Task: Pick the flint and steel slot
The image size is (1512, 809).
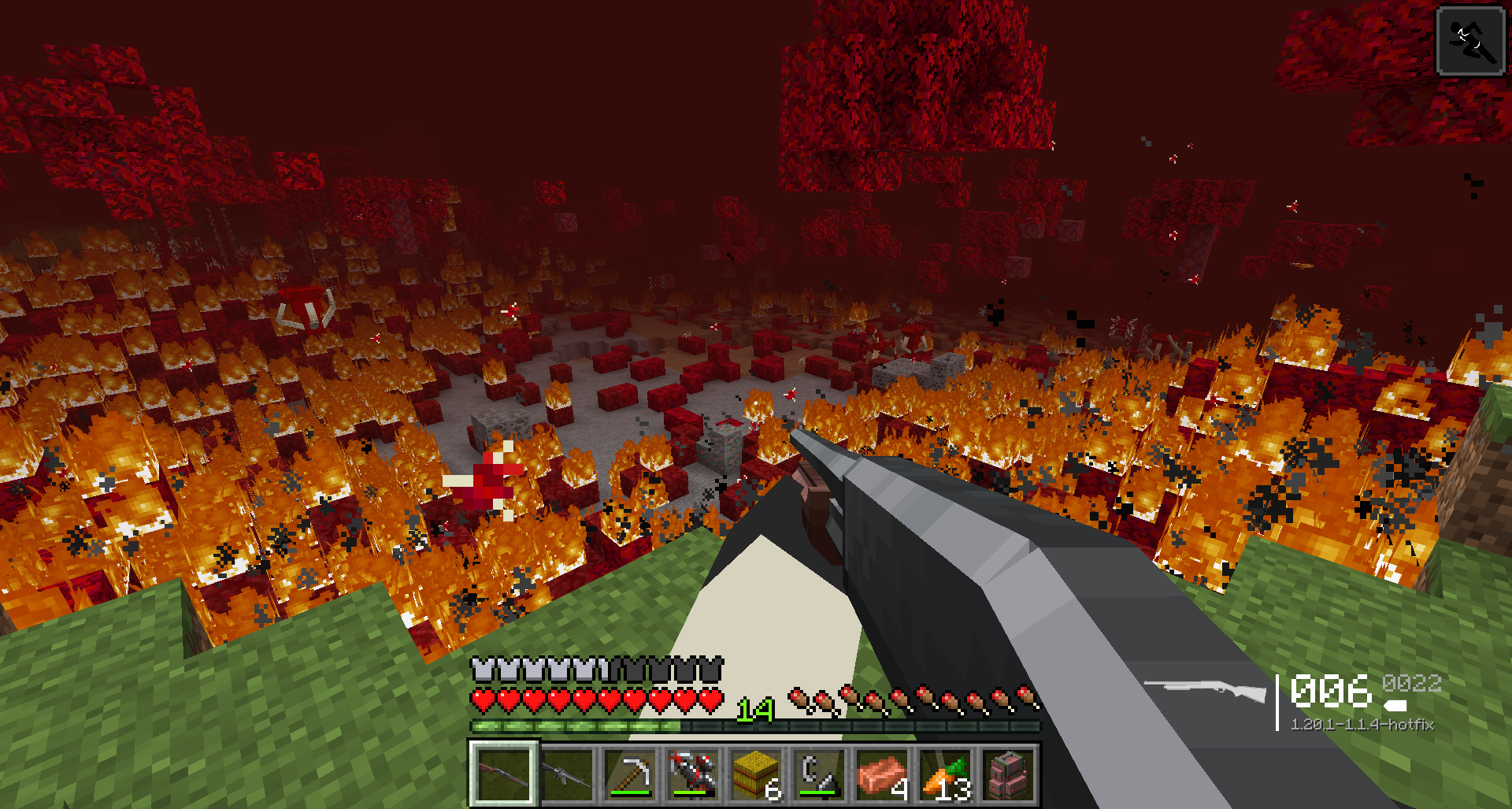Action: [x=819, y=774]
